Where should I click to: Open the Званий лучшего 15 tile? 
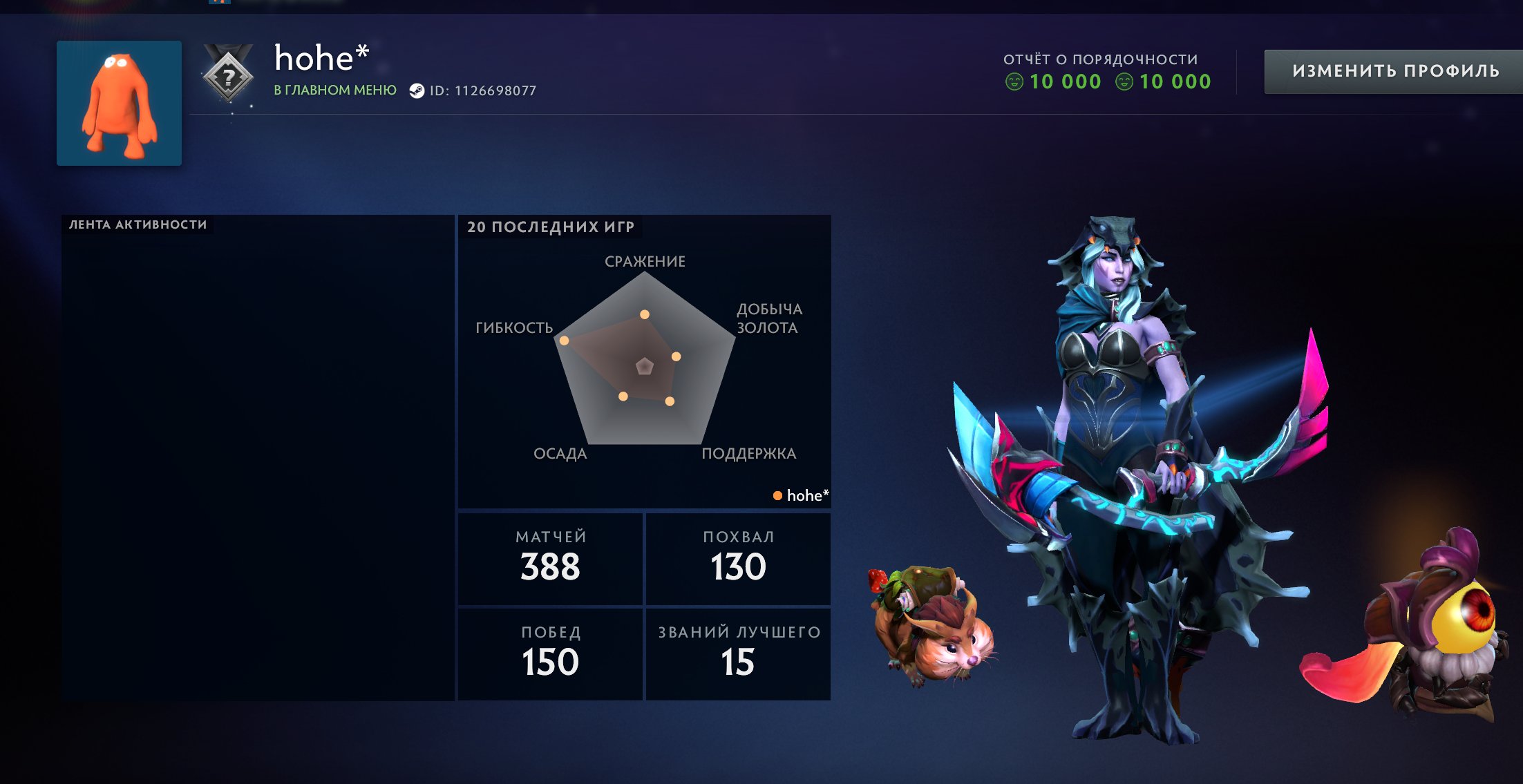tap(738, 653)
